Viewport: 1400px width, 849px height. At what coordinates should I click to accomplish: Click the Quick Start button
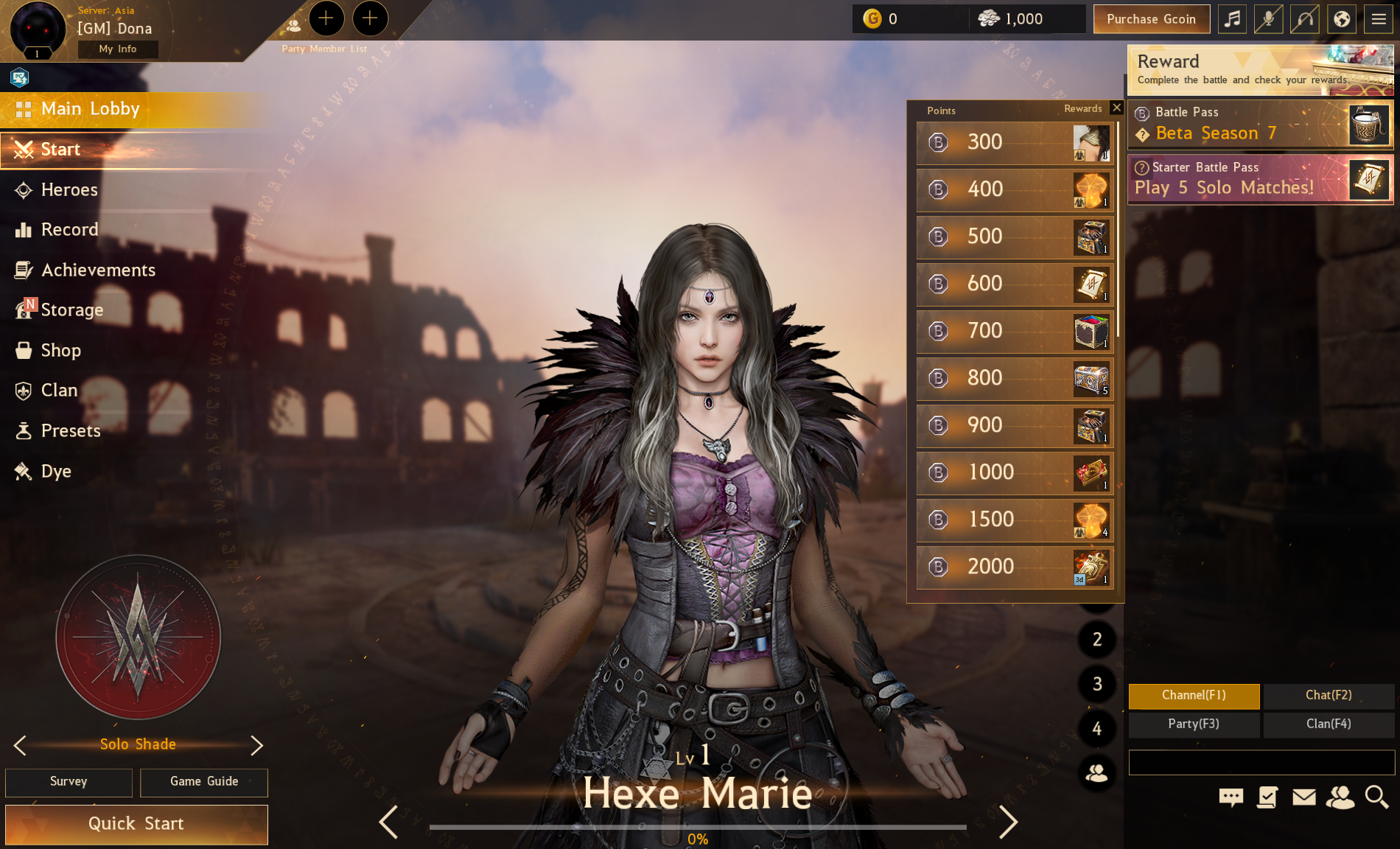[x=136, y=824]
